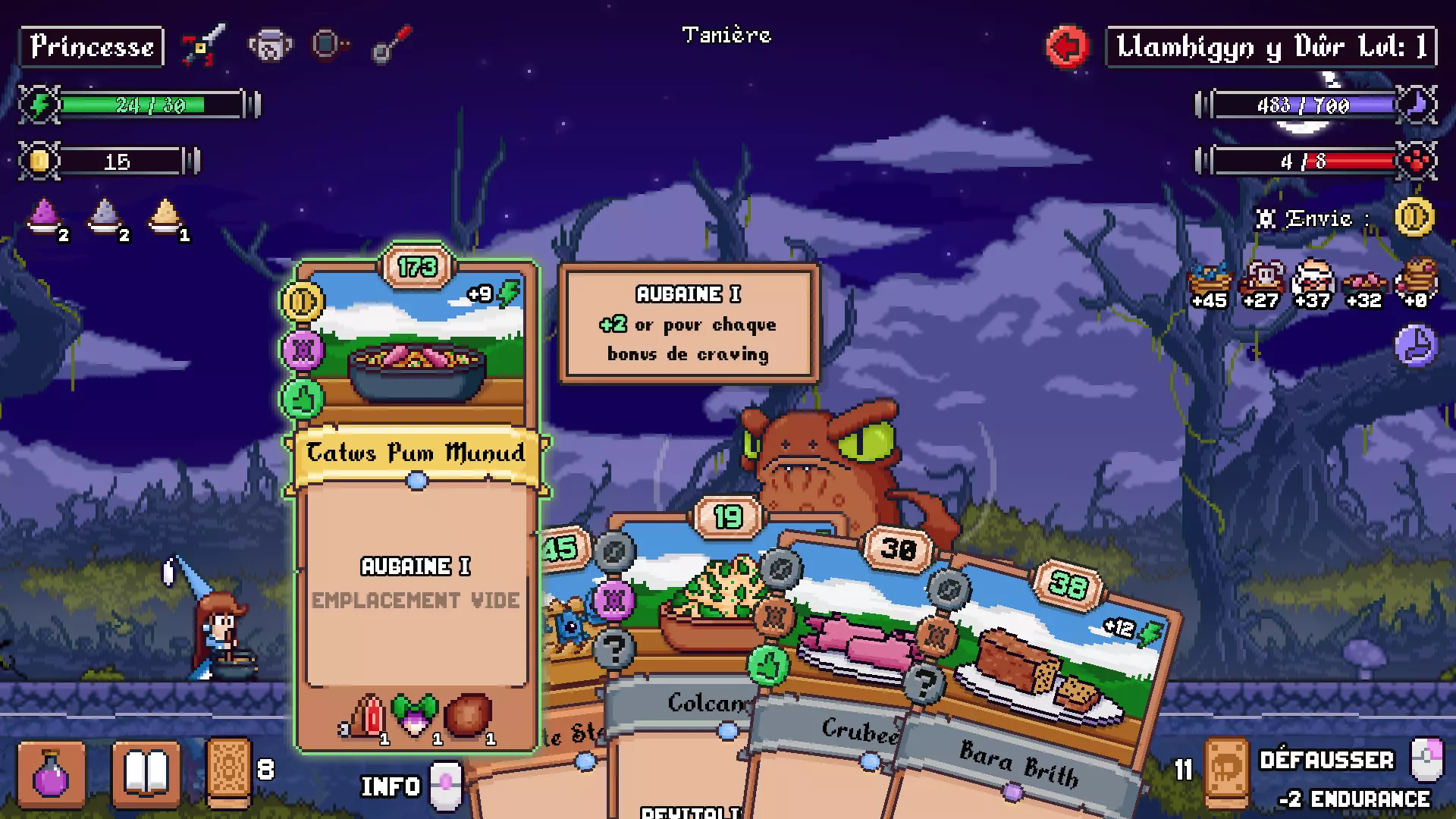Select the grey spice pile

105,215
